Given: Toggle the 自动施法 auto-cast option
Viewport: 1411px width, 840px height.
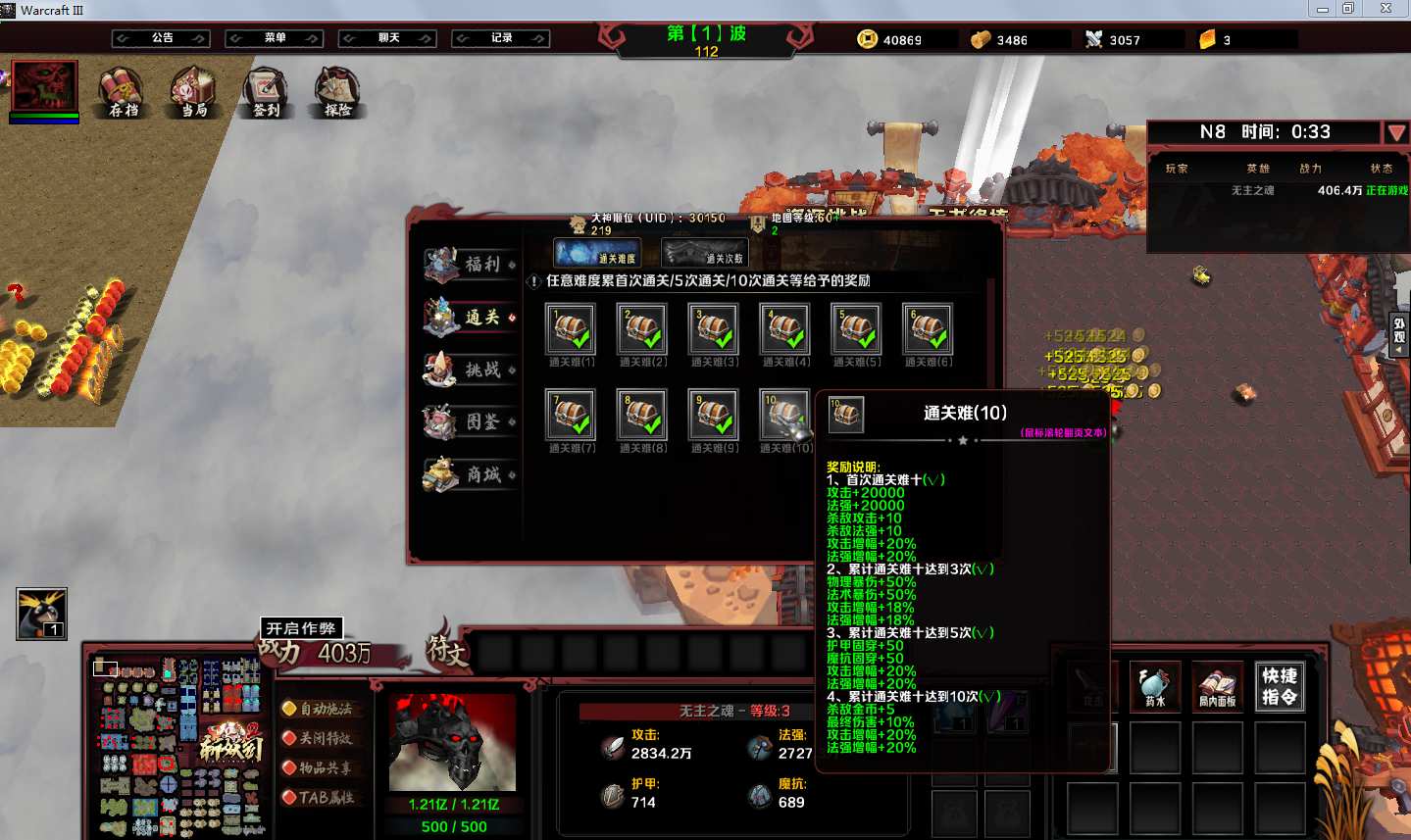Looking at the screenshot, I should 317,709.
